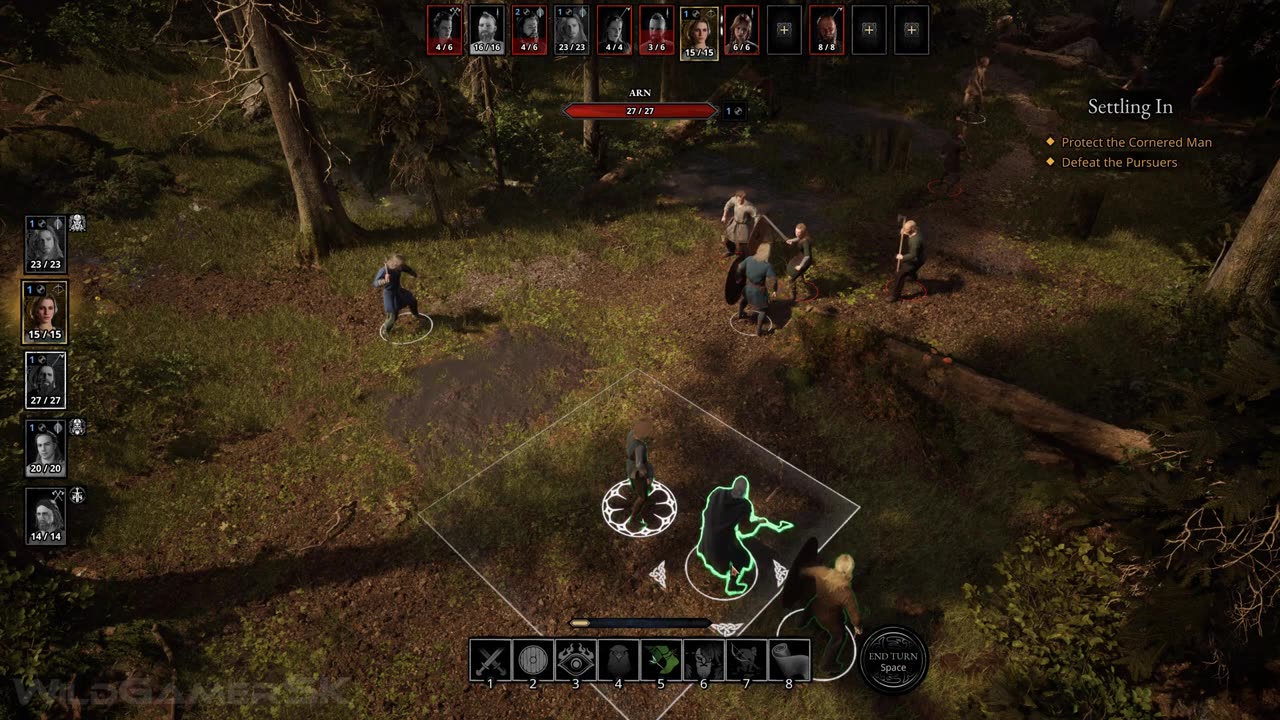The width and height of the screenshot is (1280, 720).
Task: Pick party member portrait with 14/14 health
Action: [x=45, y=516]
